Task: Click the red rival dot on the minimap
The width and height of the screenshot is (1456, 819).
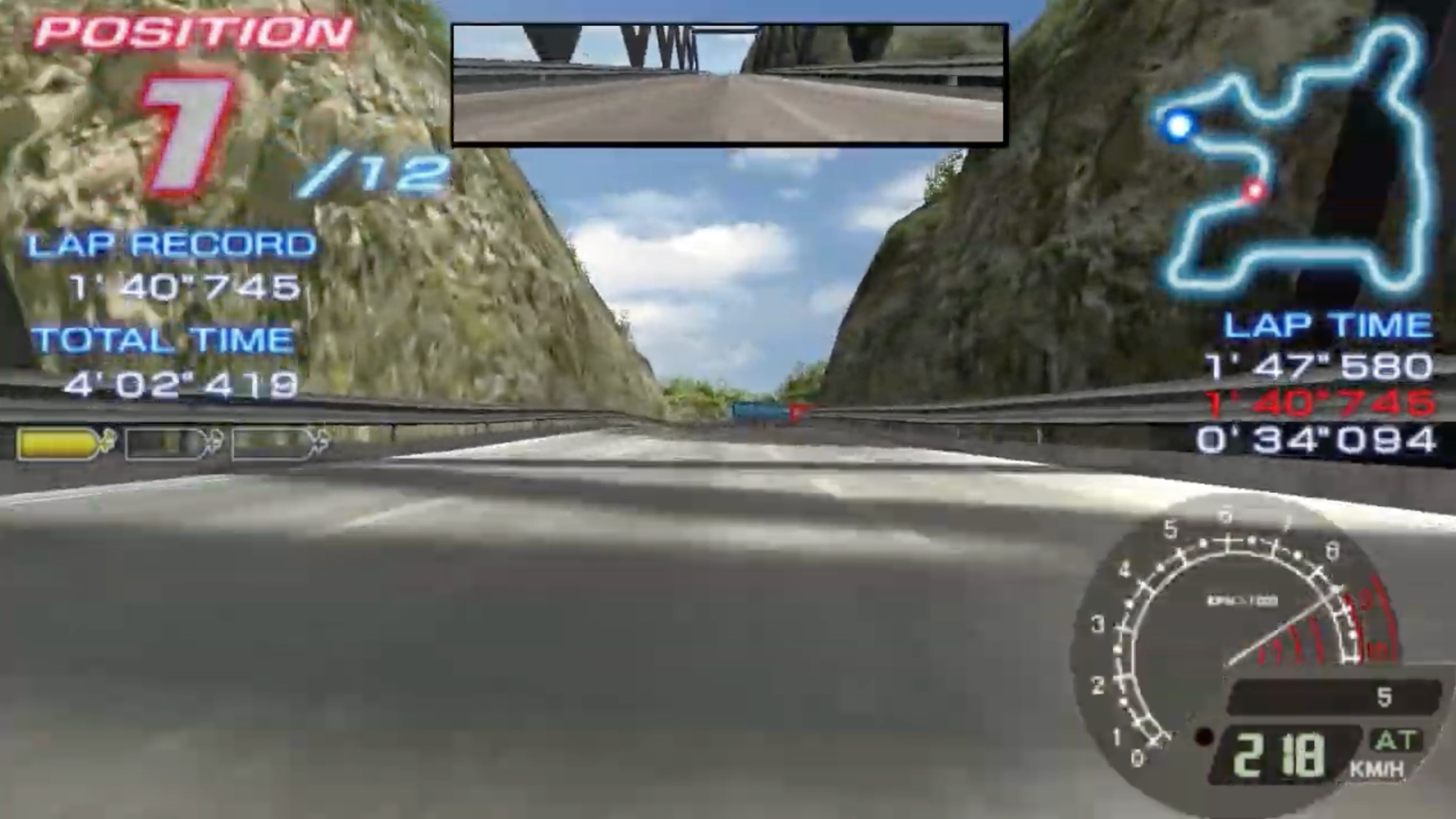Action: (x=1255, y=191)
